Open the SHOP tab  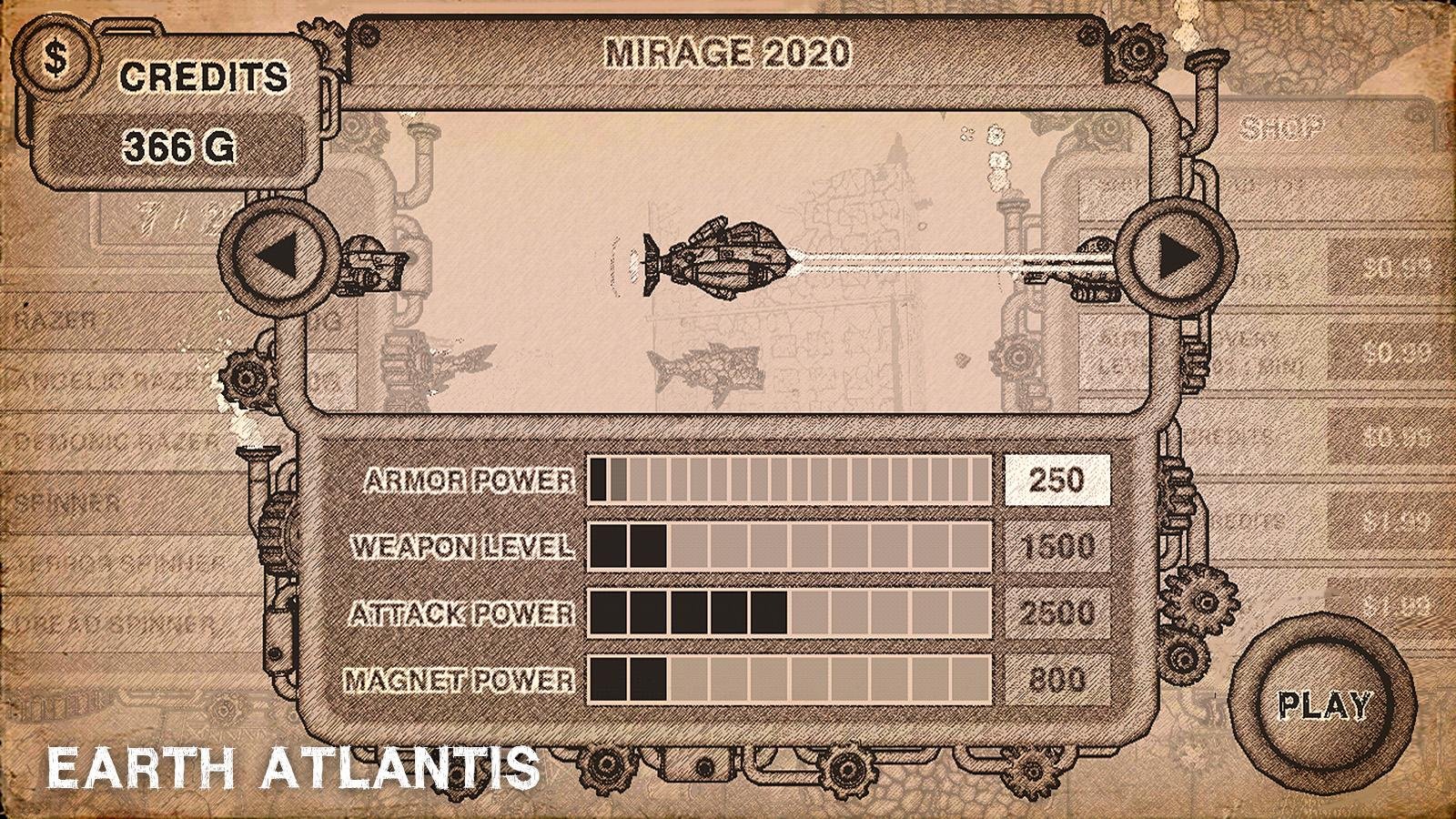[1283, 125]
